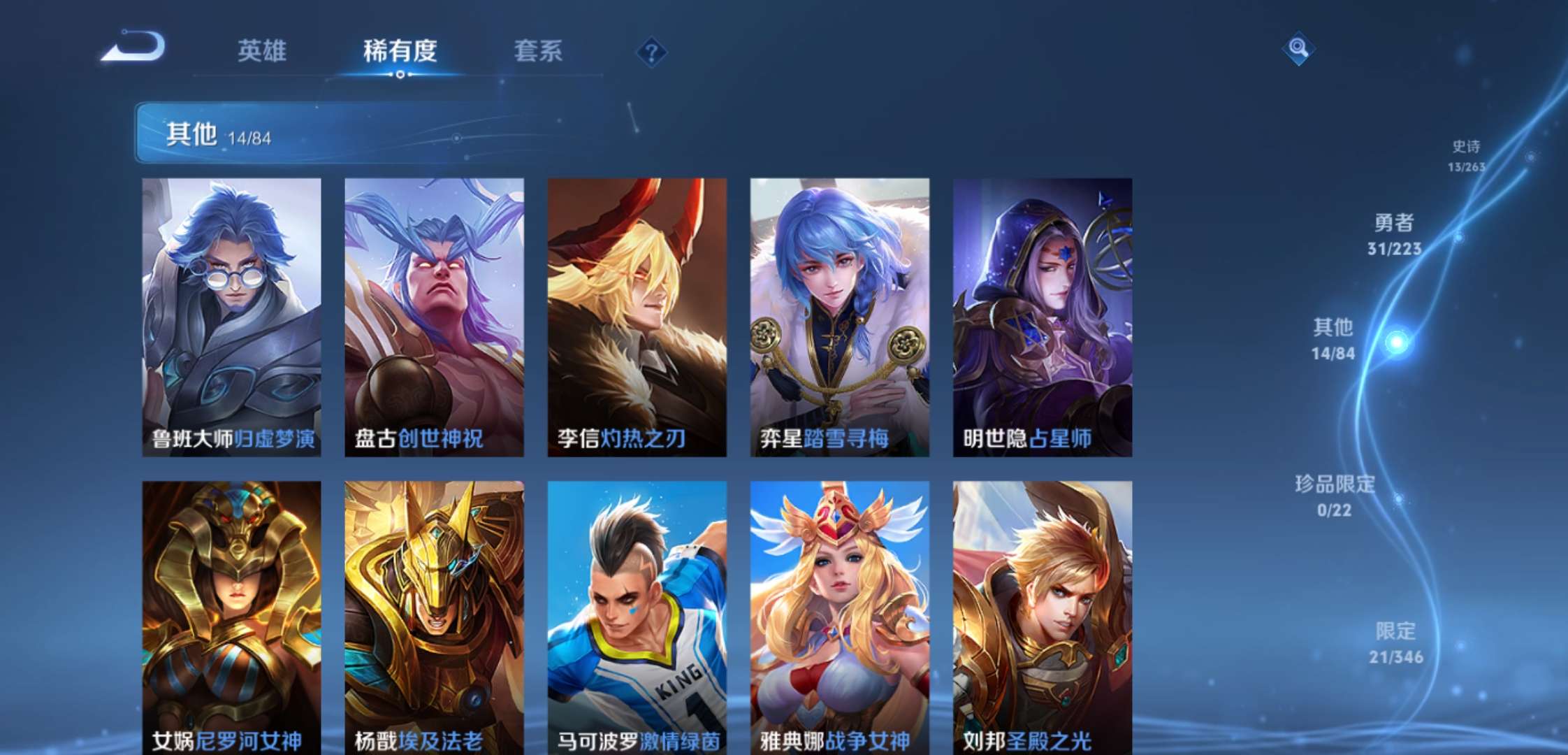Image resolution: width=1568 pixels, height=755 pixels.
Task: Jump to 史诗 rarity section
Action: [1466, 155]
